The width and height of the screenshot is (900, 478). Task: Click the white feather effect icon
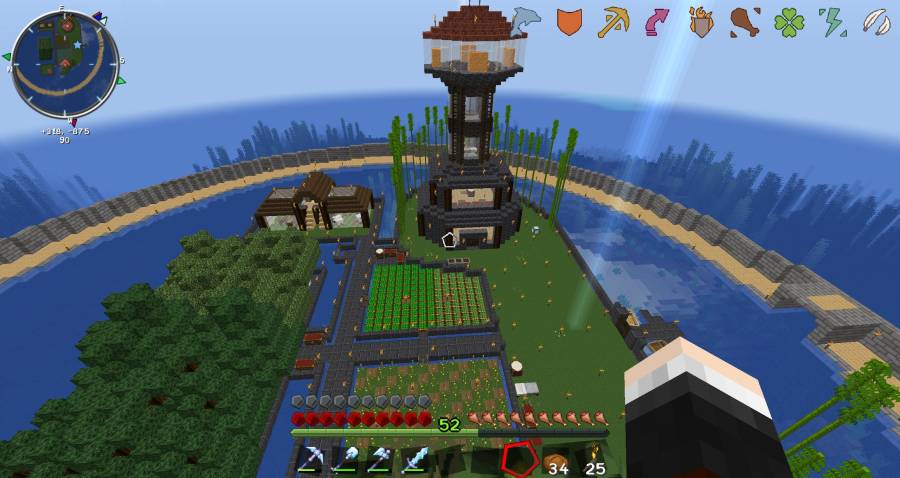[876, 21]
